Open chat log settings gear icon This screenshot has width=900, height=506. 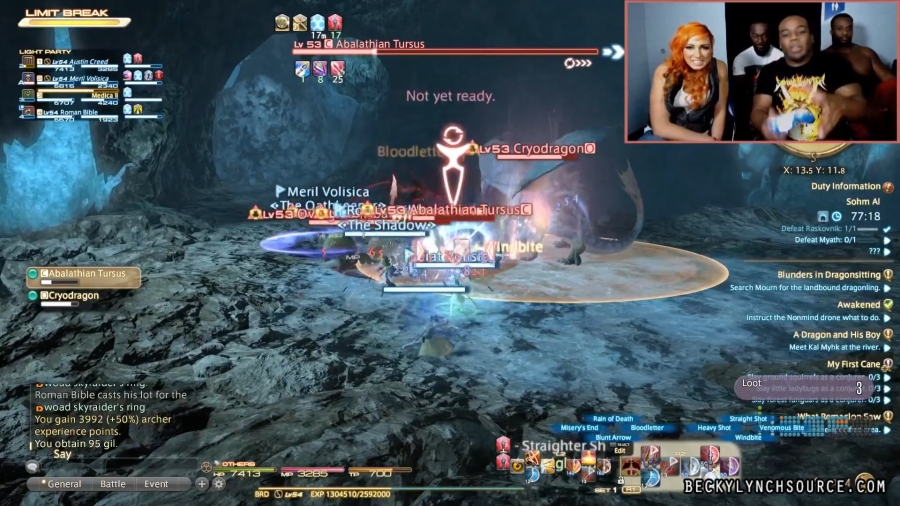coord(218,484)
